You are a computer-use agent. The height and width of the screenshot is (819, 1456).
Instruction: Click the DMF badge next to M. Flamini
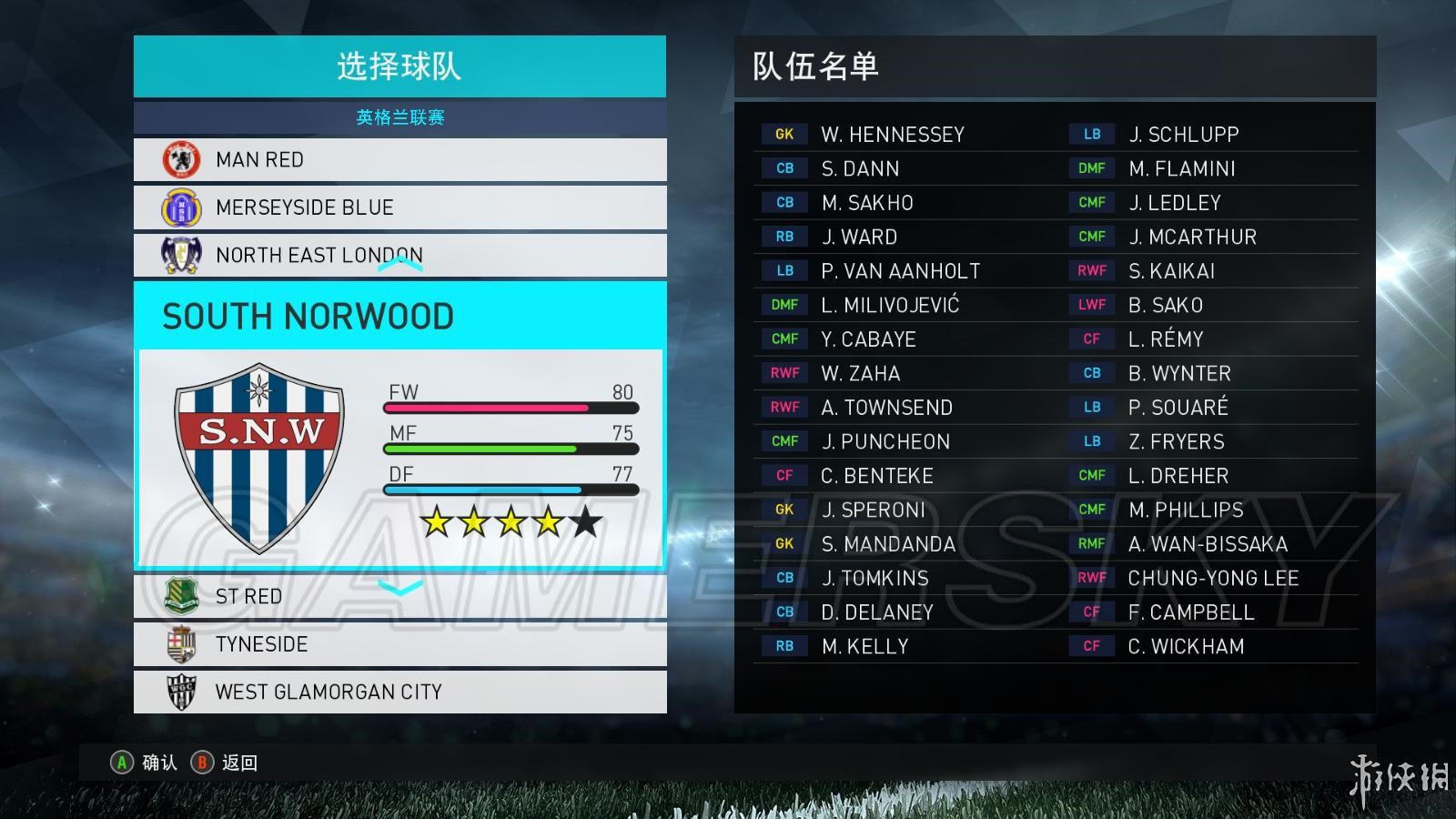(x=1091, y=167)
